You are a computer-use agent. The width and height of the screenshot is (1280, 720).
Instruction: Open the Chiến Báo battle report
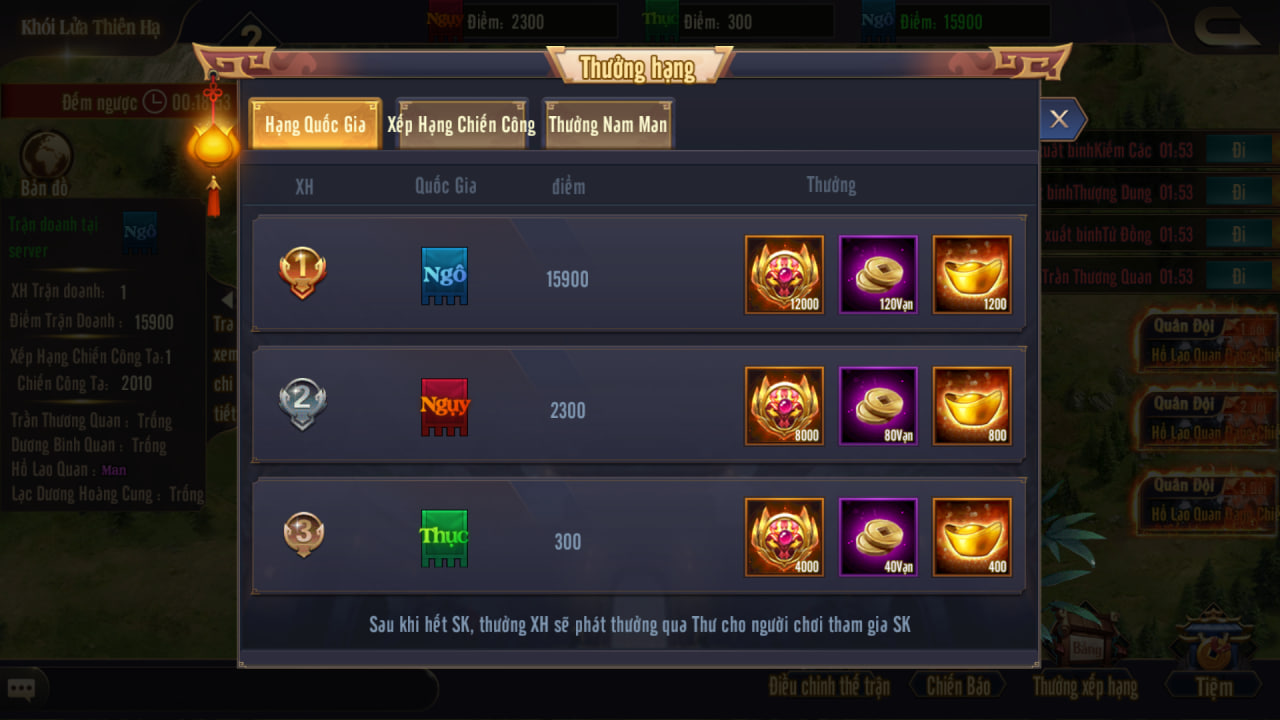958,686
